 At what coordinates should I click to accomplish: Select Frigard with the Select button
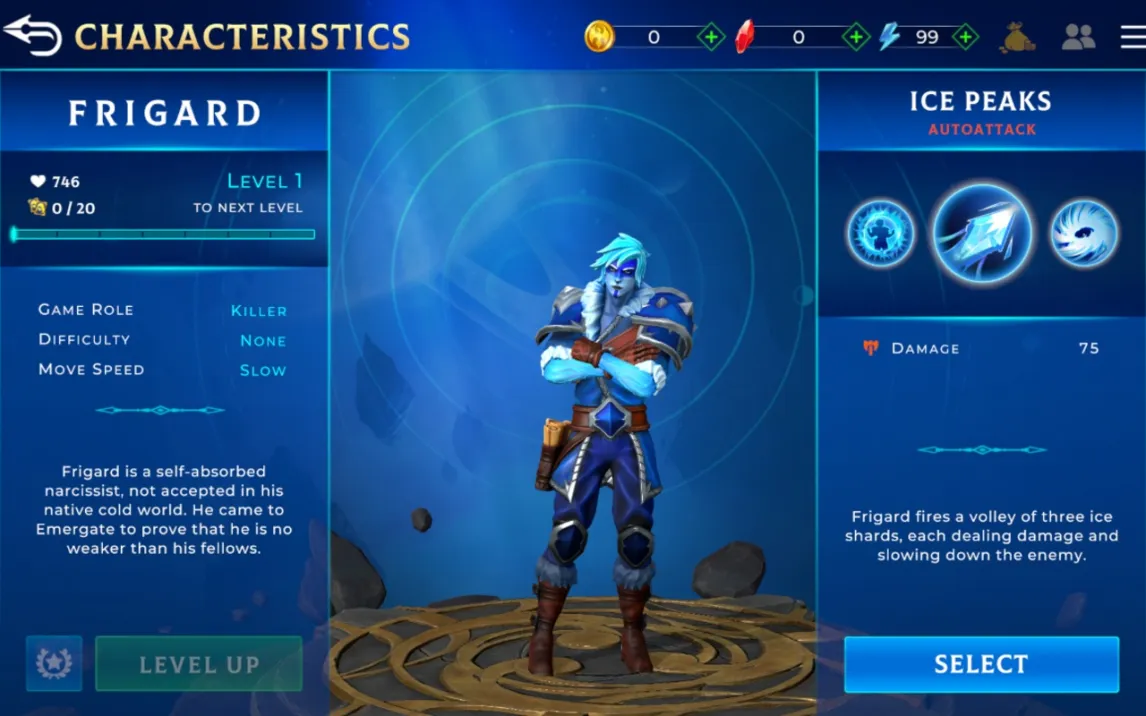[981, 664]
